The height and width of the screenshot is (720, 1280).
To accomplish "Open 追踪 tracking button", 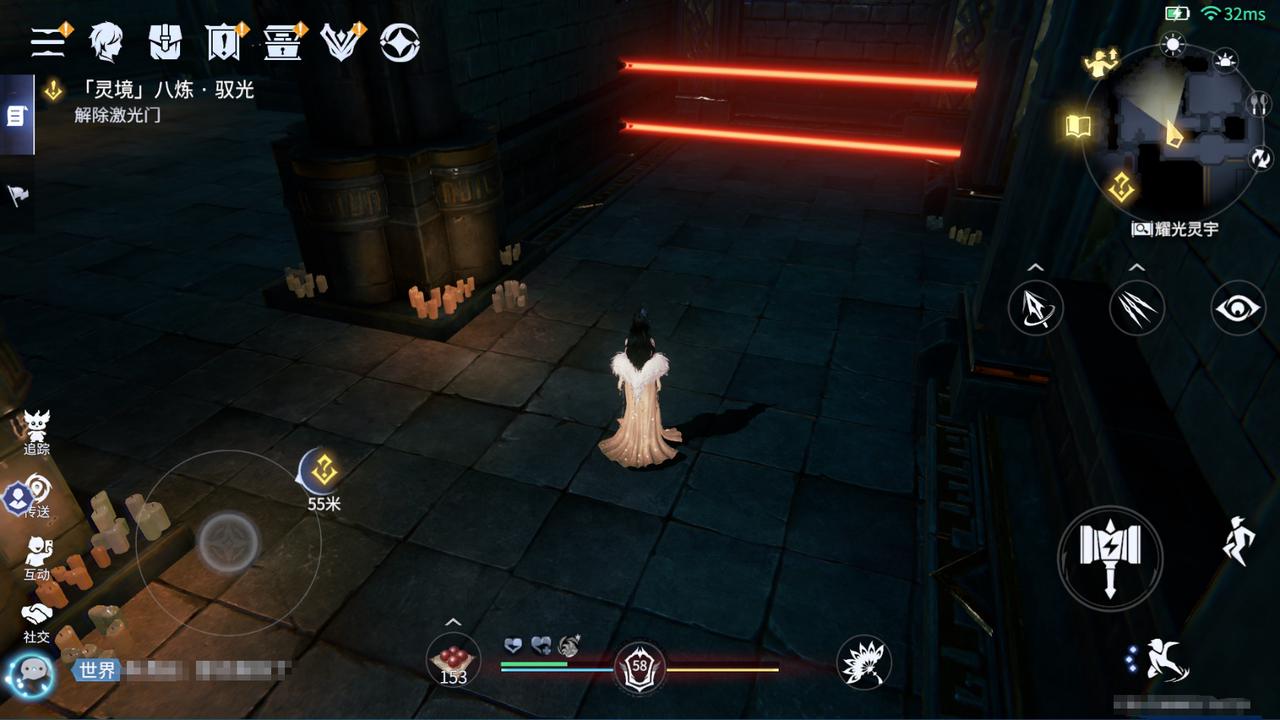I will pos(37,431).
